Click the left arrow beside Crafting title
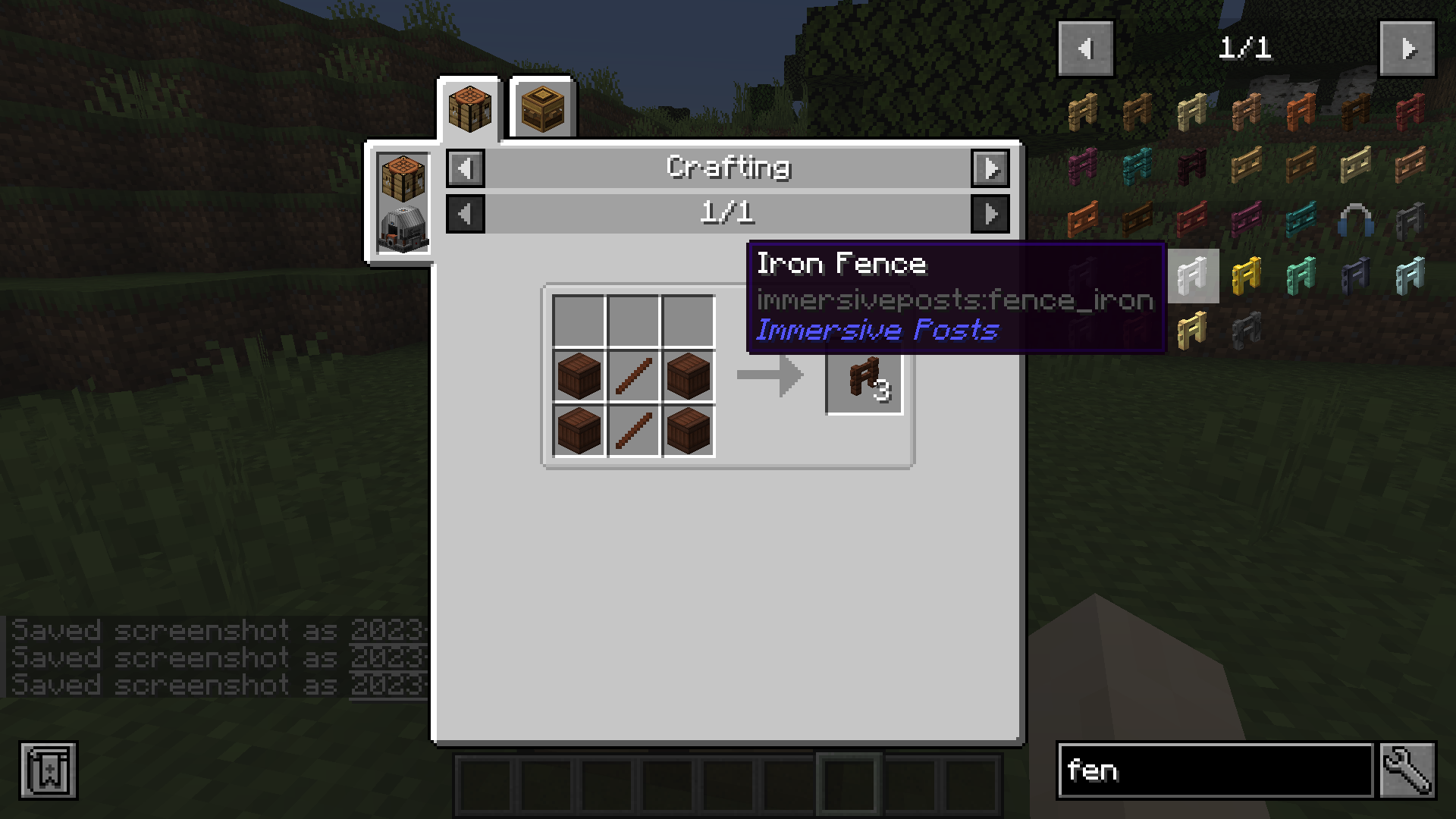Image resolution: width=1456 pixels, height=819 pixels. (465, 168)
